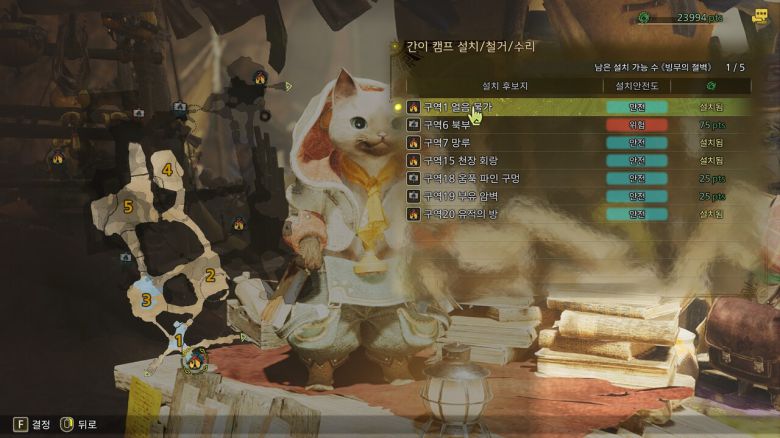Open the yellow chat bubble icon
Viewport: 780px width, 438px height.
pyautogui.click(x=761, y=17)
